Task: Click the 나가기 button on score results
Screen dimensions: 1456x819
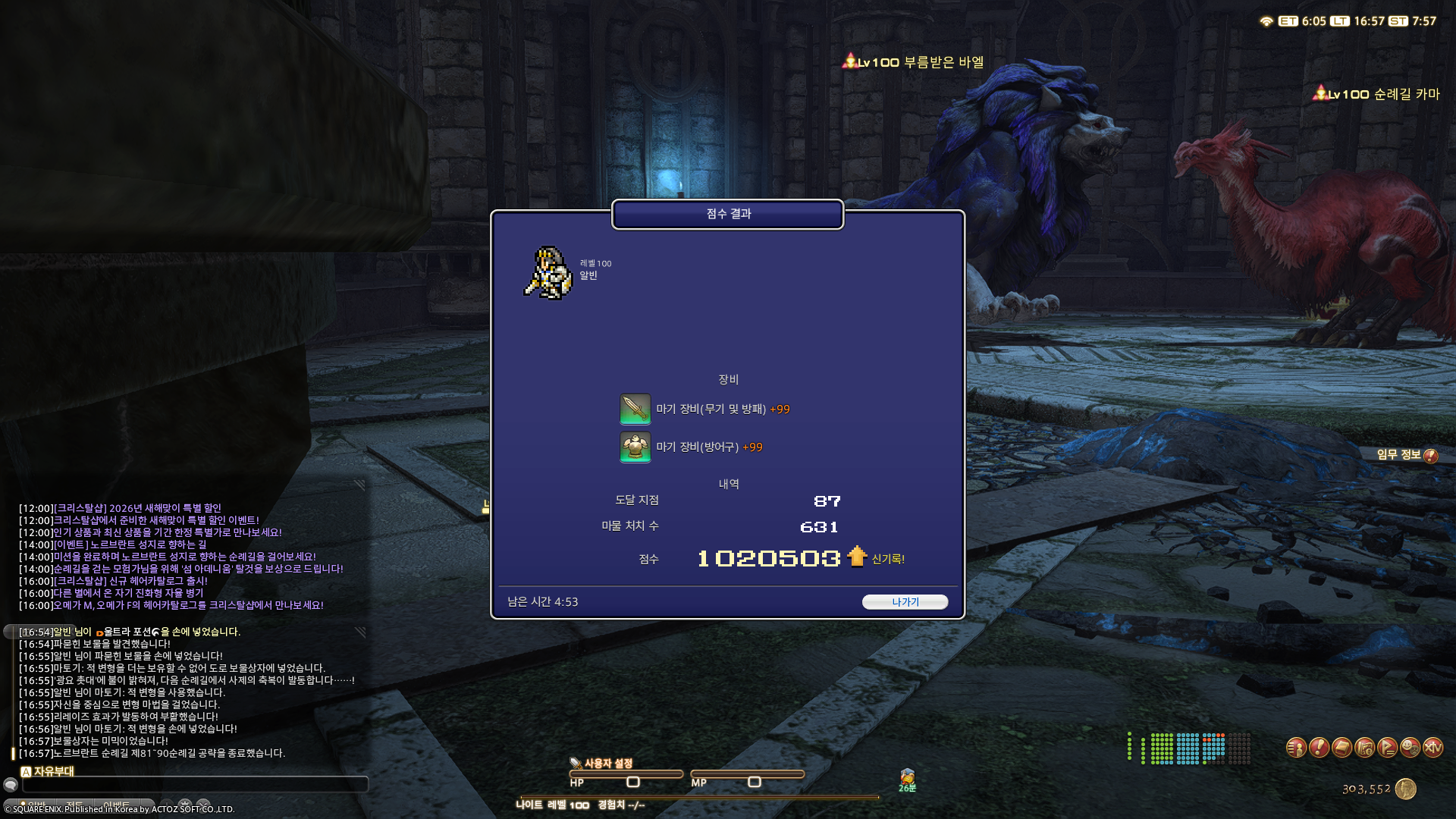Action: pyautogui.click(x=905, y=601)
